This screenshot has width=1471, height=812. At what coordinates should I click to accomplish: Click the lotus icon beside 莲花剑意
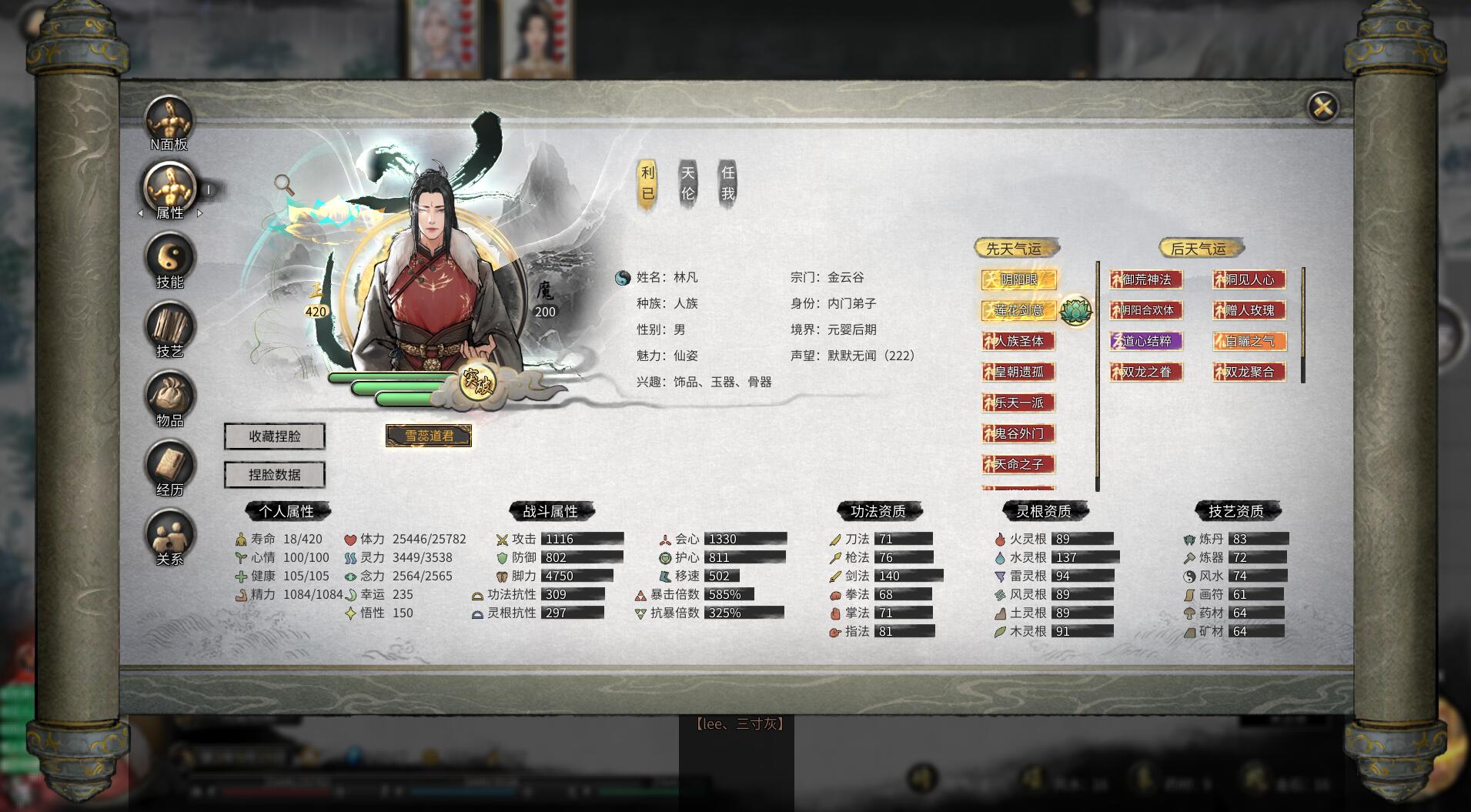1077,312
